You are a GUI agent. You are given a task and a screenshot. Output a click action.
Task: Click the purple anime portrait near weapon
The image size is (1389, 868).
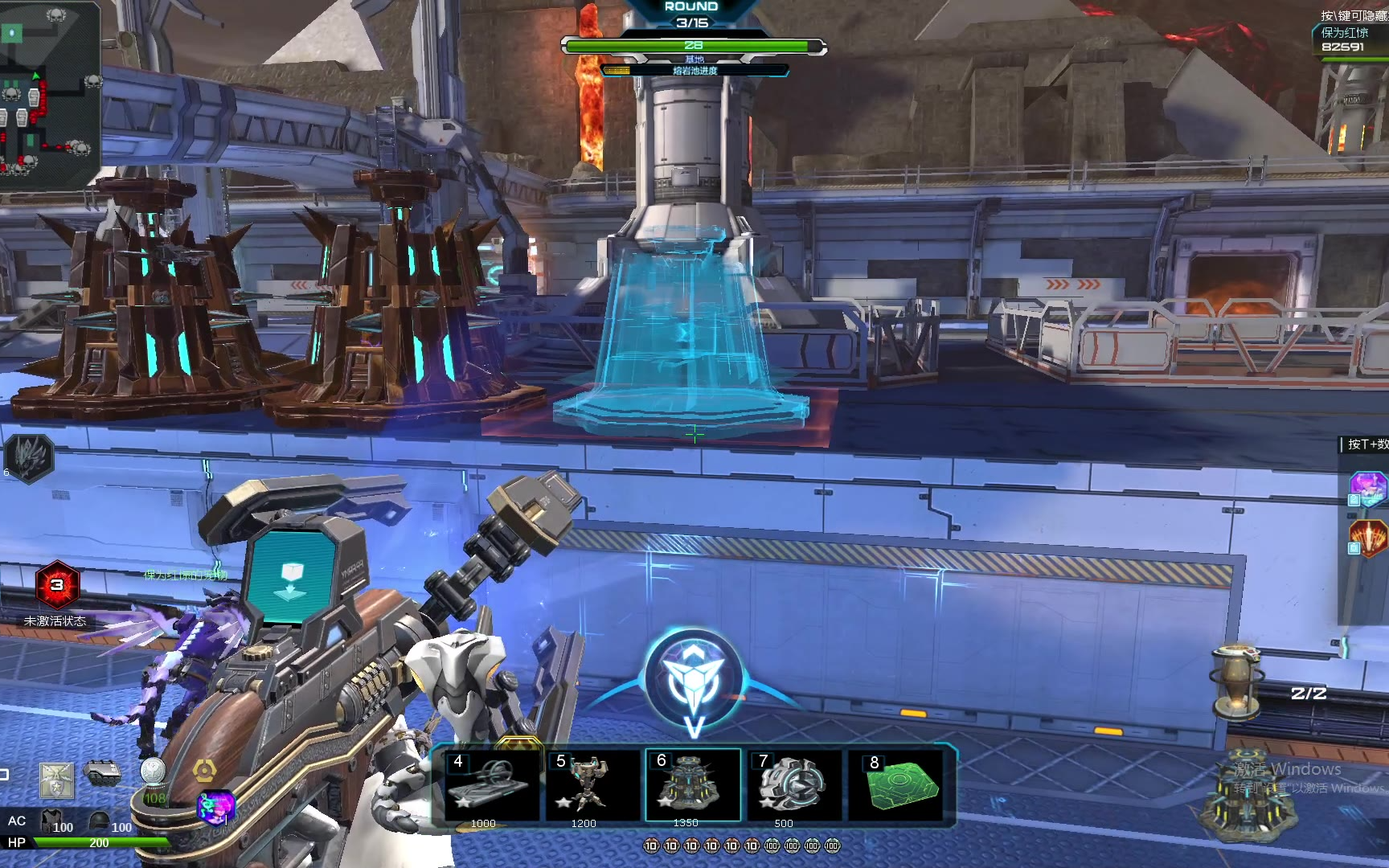point(215,806)
